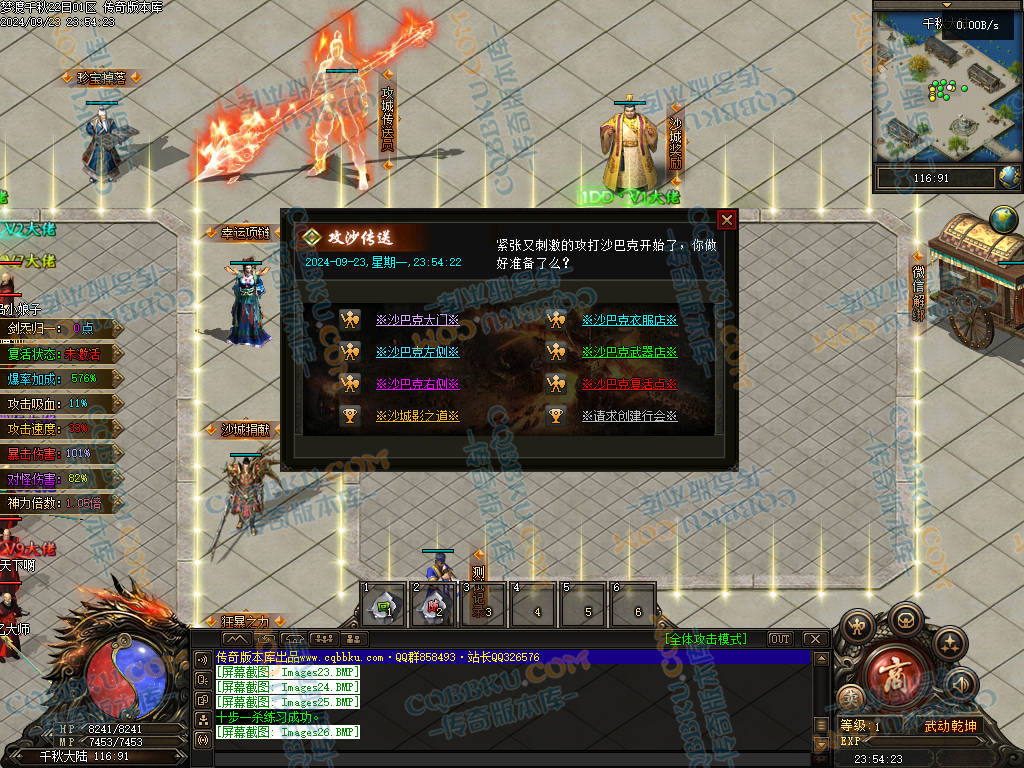Close the 攻沙传送 dialog window
Image resolution: width=1024 pixels, height=768 pixels.
tap(727, 220)
